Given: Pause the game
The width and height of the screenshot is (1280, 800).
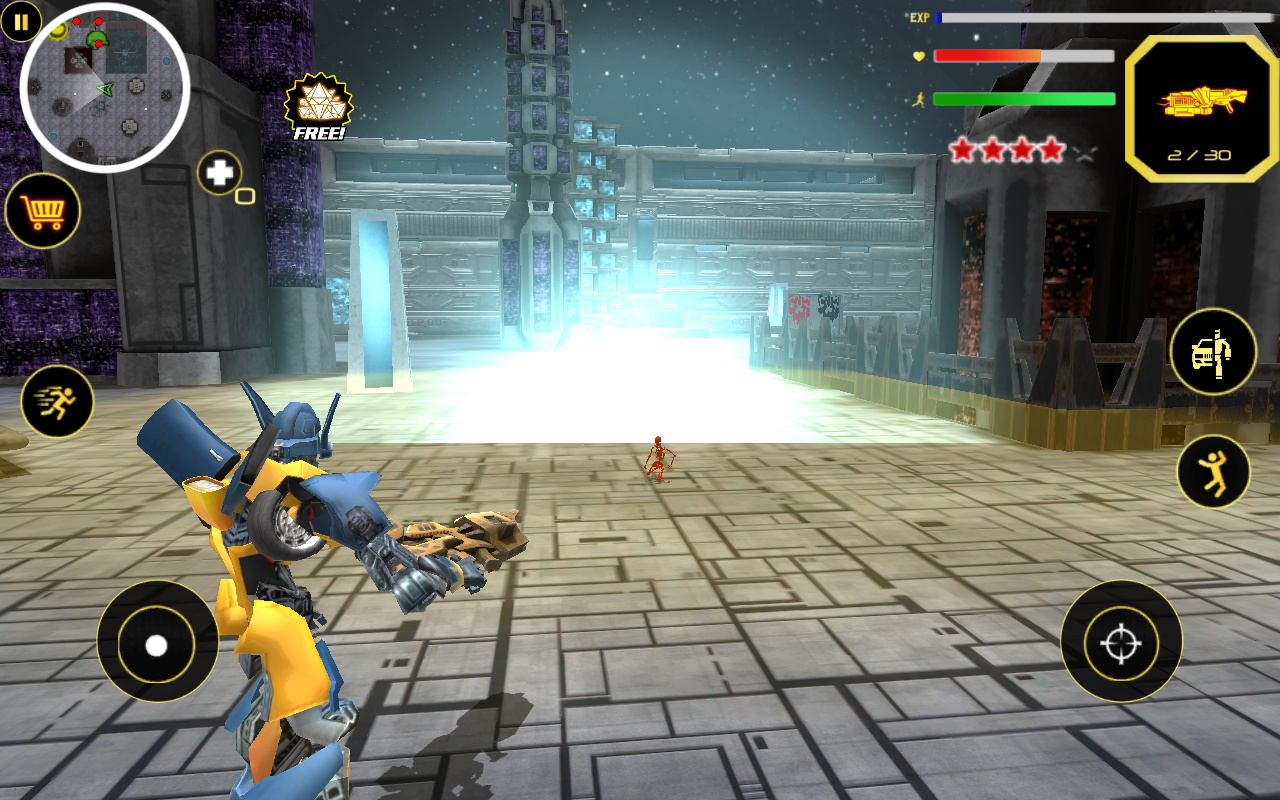Looking at the screenshot, I should pyautogui.click(x=21, y=21).
